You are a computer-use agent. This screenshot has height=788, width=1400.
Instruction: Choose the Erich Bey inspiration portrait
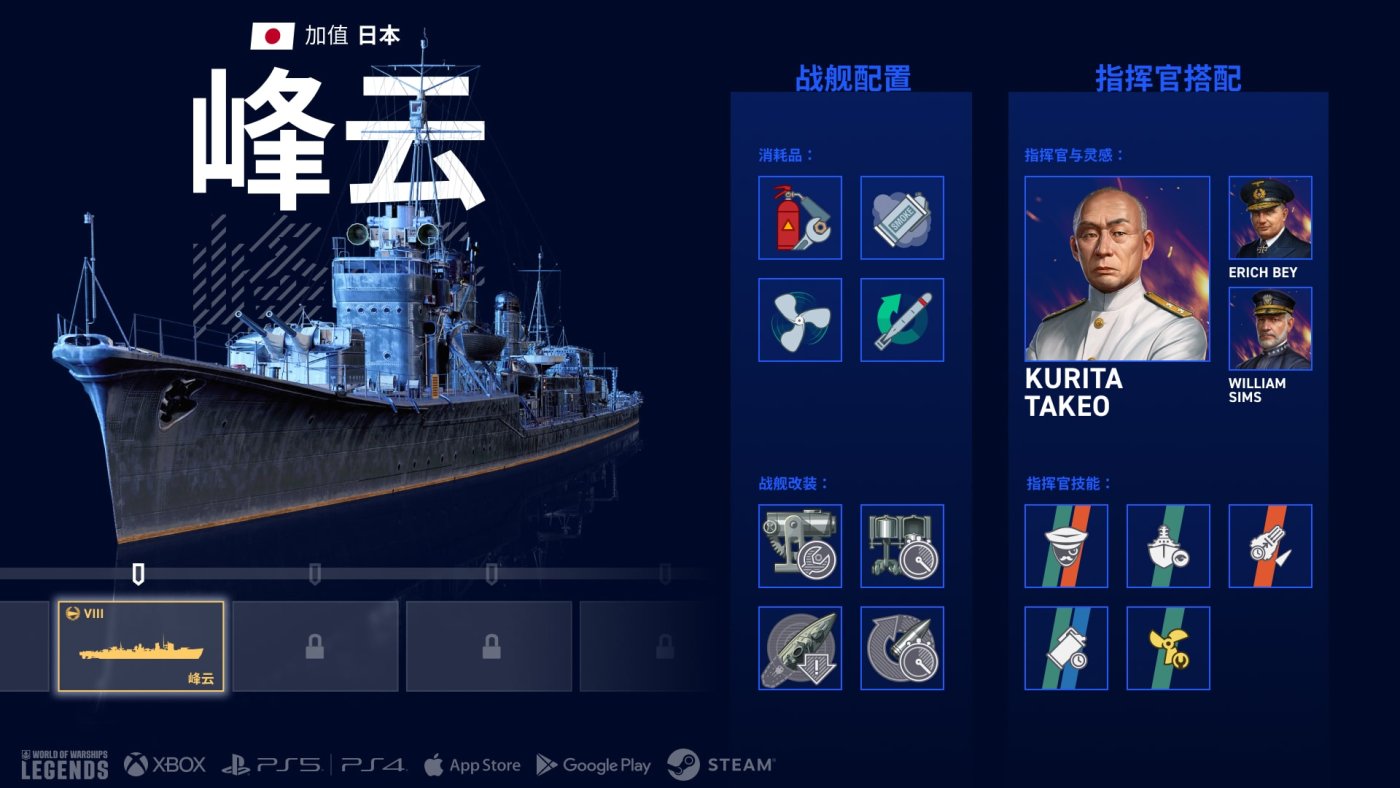pos(1270,218)
